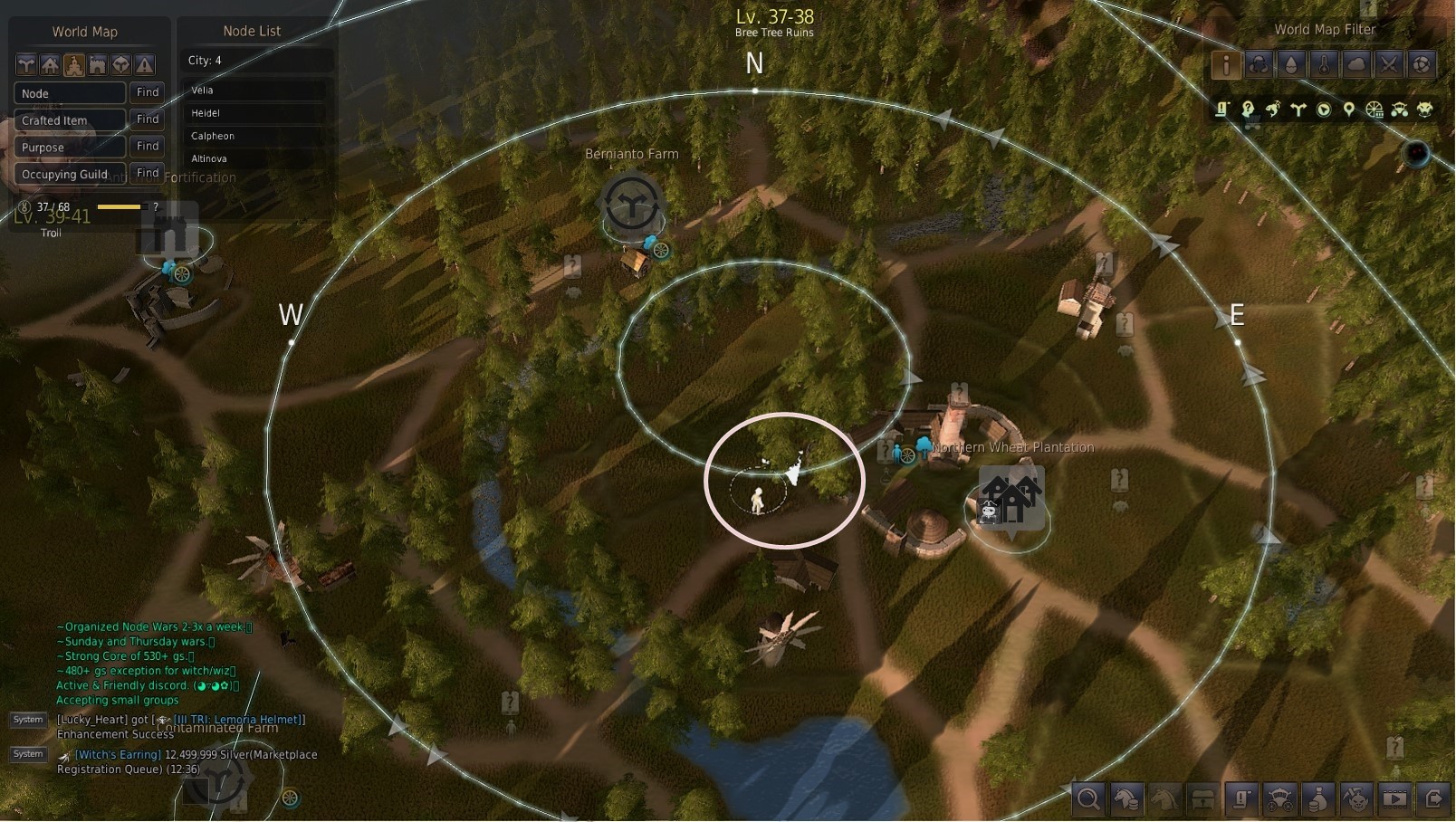This screenshot has height=822, width=1456.
Task: Select Heidel from the Node List
Action: [x=255, y=113]
